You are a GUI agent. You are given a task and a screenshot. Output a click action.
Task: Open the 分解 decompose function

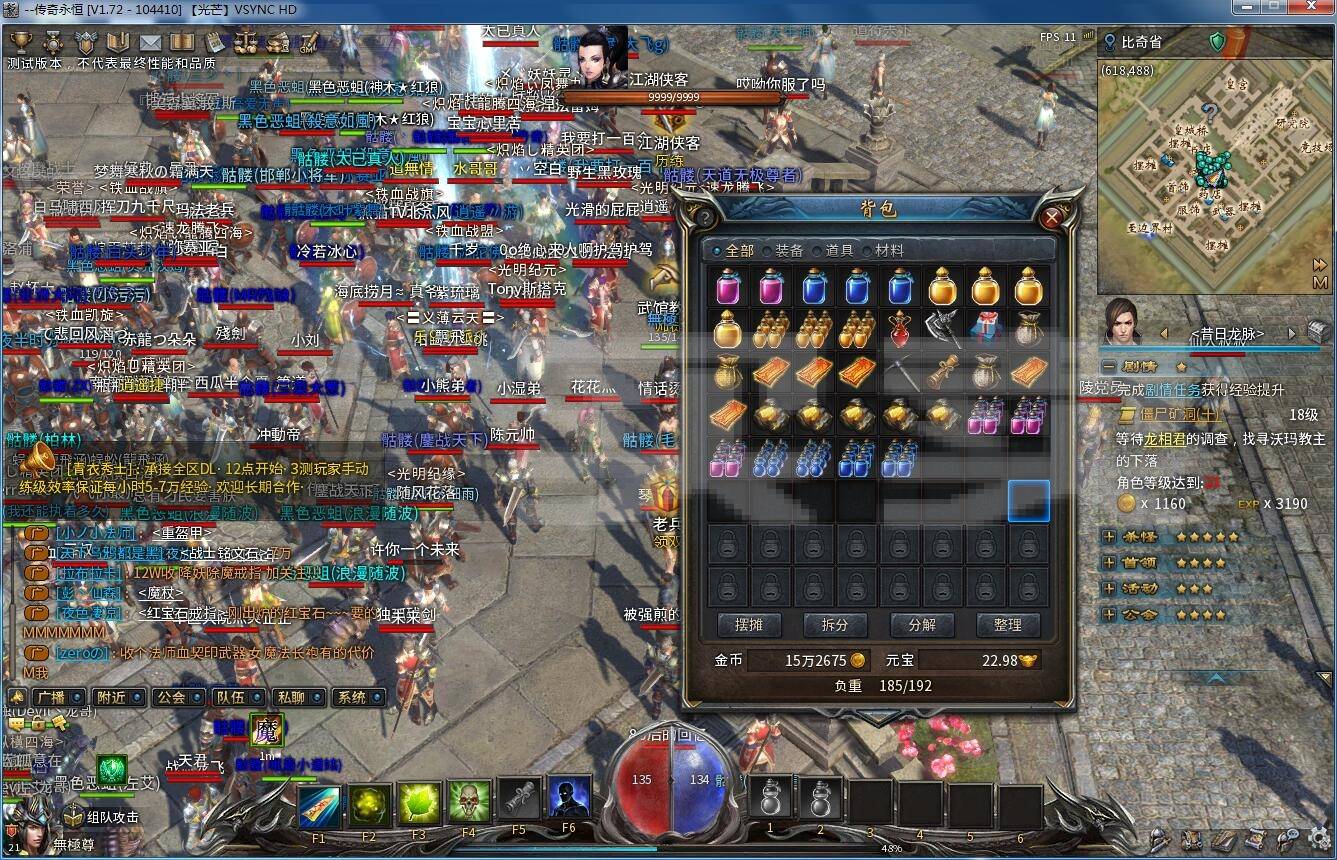tap(921, 625)
